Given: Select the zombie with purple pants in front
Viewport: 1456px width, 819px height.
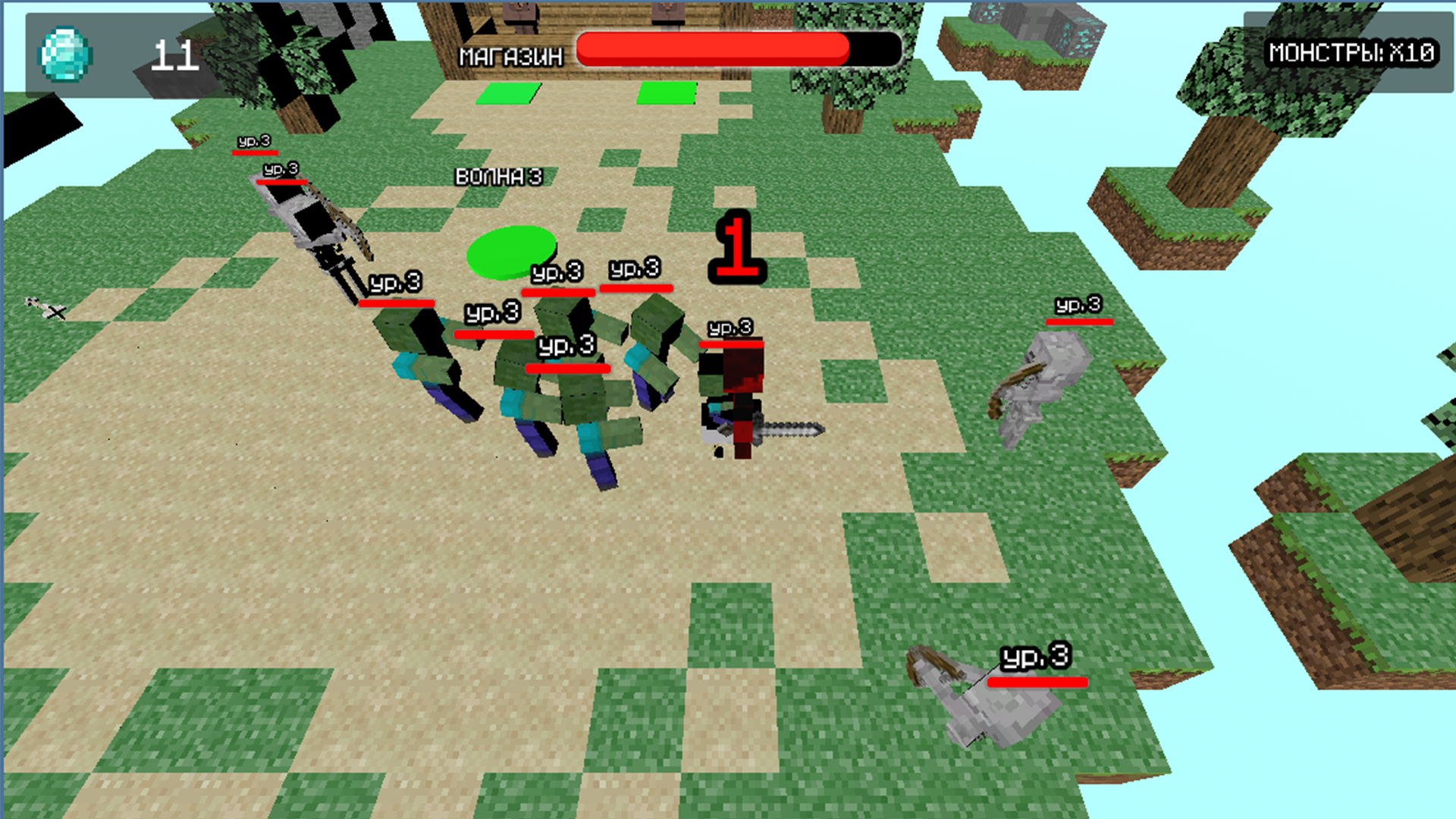Looking at the screenshot, I should 599,455.
